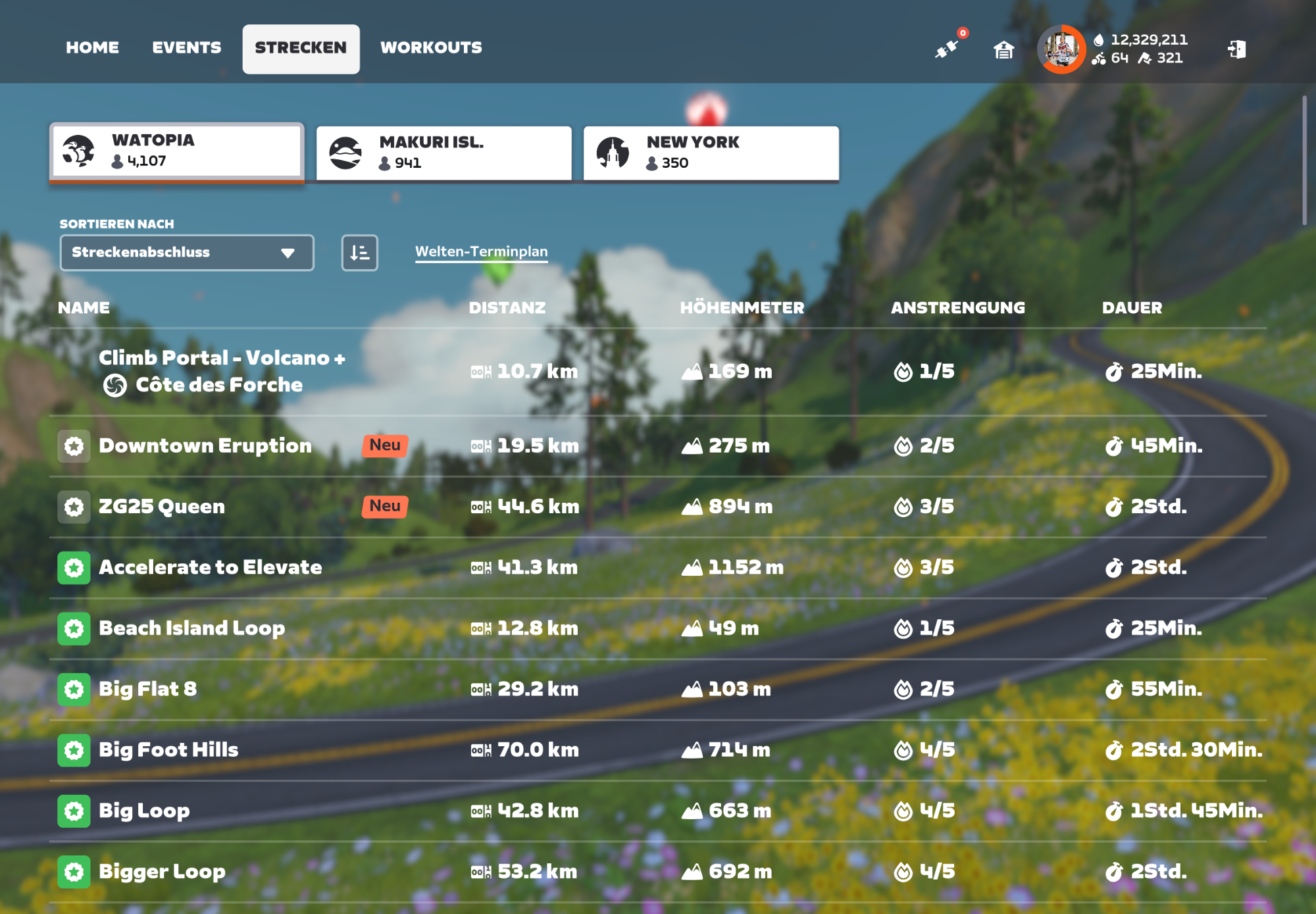Switch to Makuri Islands world

point(443,153)
